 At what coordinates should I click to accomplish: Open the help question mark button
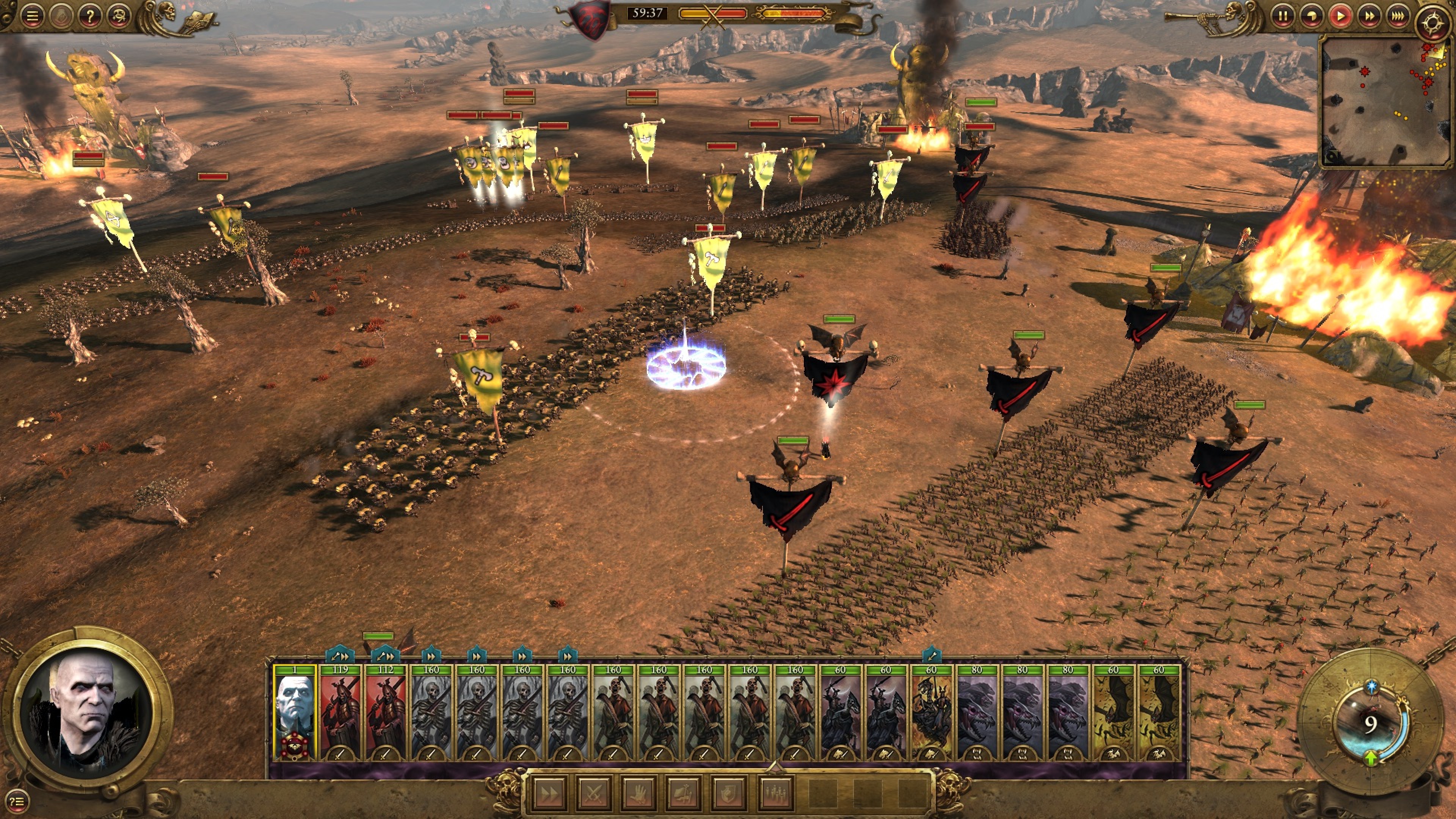pyautogui.click(x=89, y=16)
